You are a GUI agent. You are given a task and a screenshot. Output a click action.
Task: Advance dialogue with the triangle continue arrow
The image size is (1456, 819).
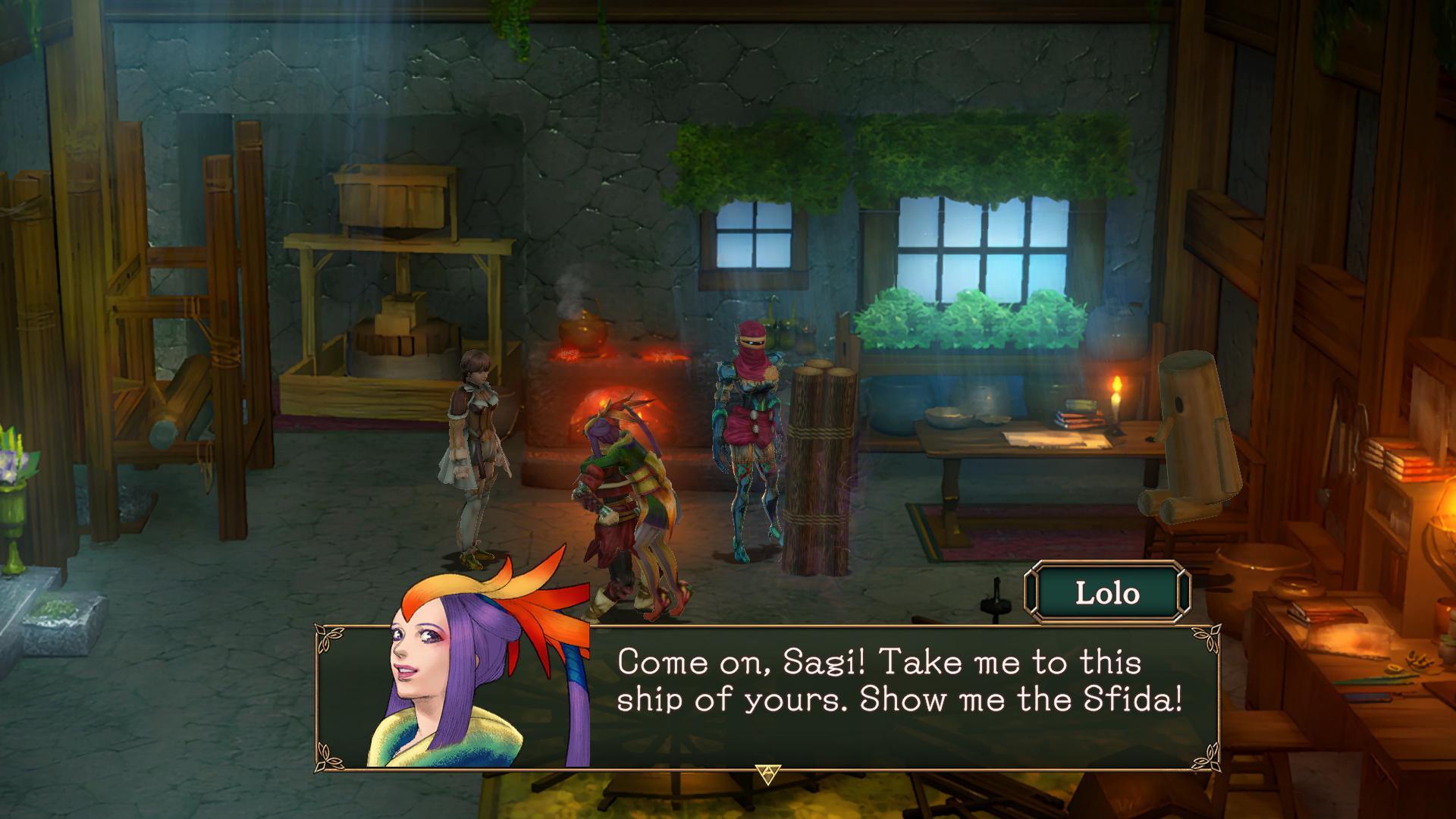click(x=767, y=773)
